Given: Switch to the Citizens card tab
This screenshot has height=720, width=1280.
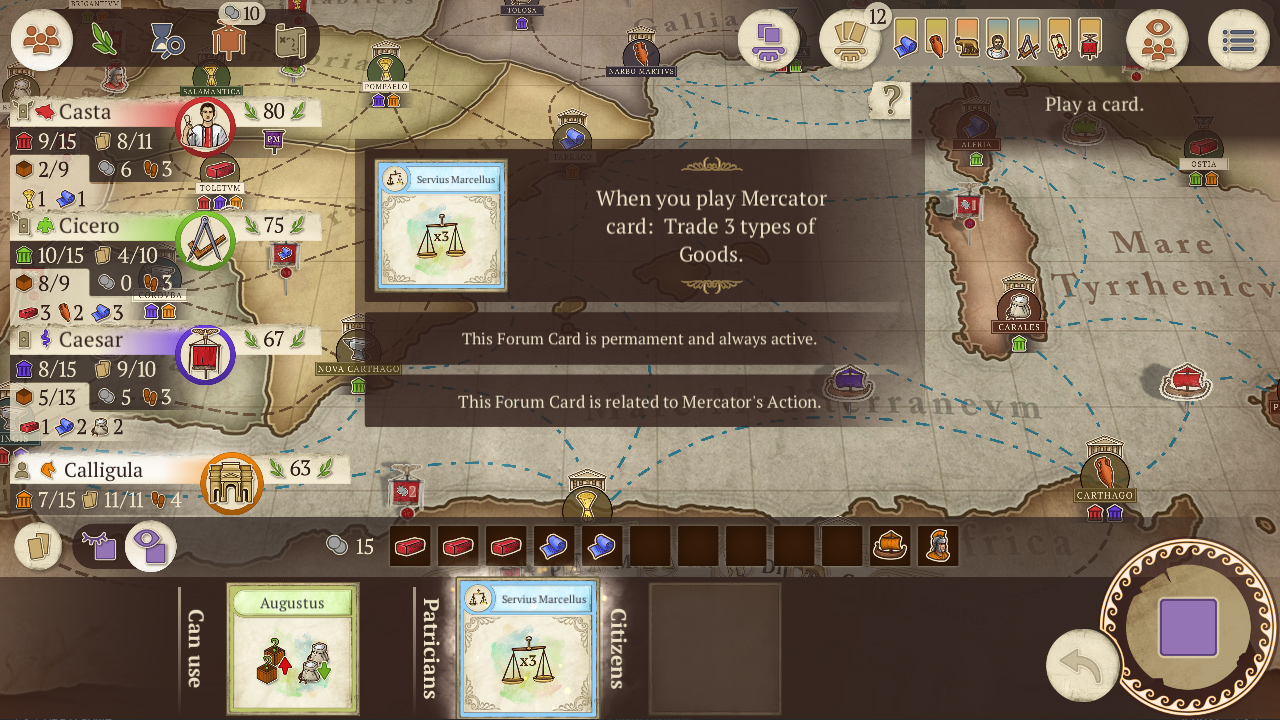Looking at the screenshot, I should [619, 648].
